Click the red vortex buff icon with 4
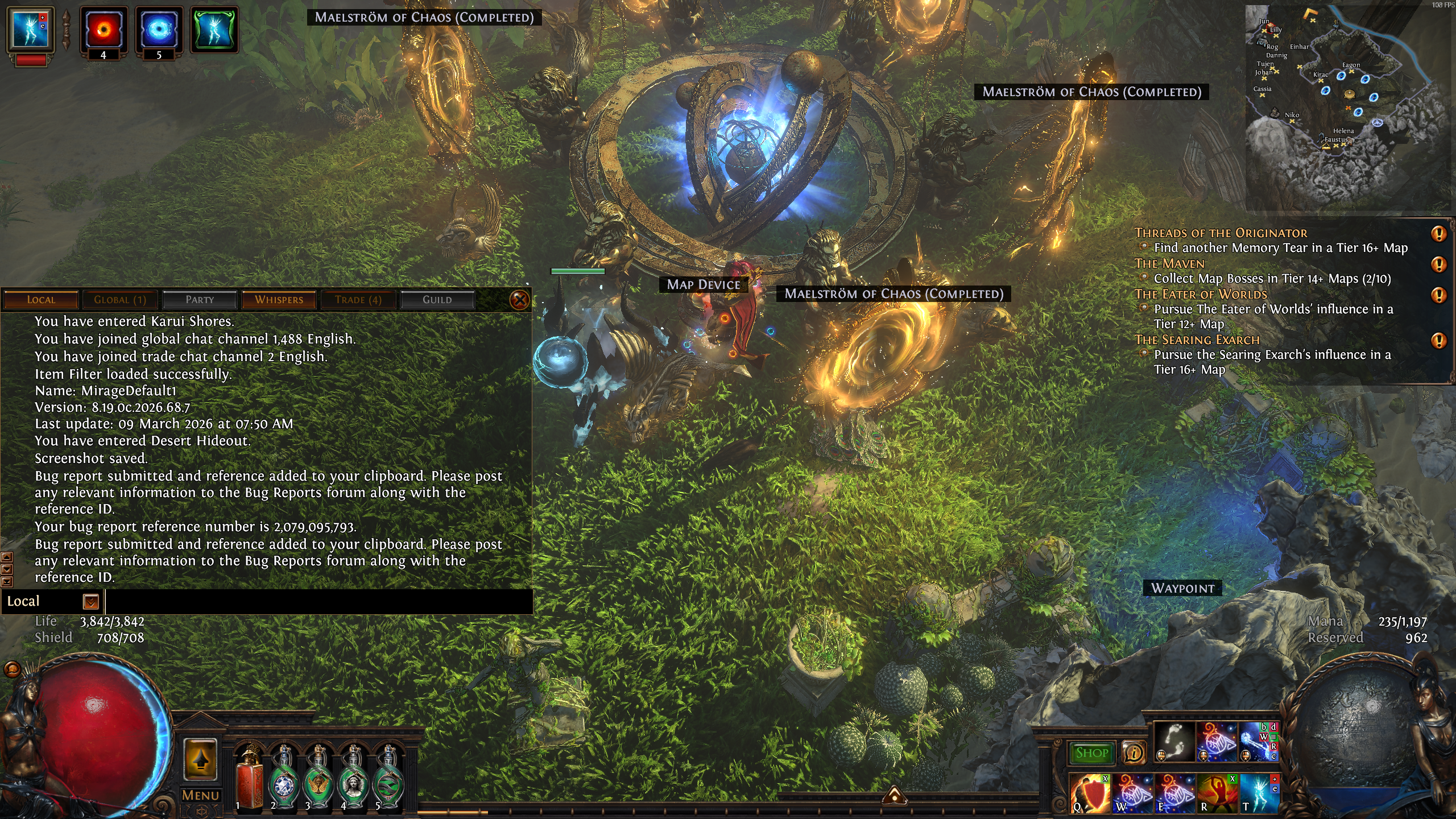Image resolution: width=1456 pixels, height=819 pixels. (103, 30)
